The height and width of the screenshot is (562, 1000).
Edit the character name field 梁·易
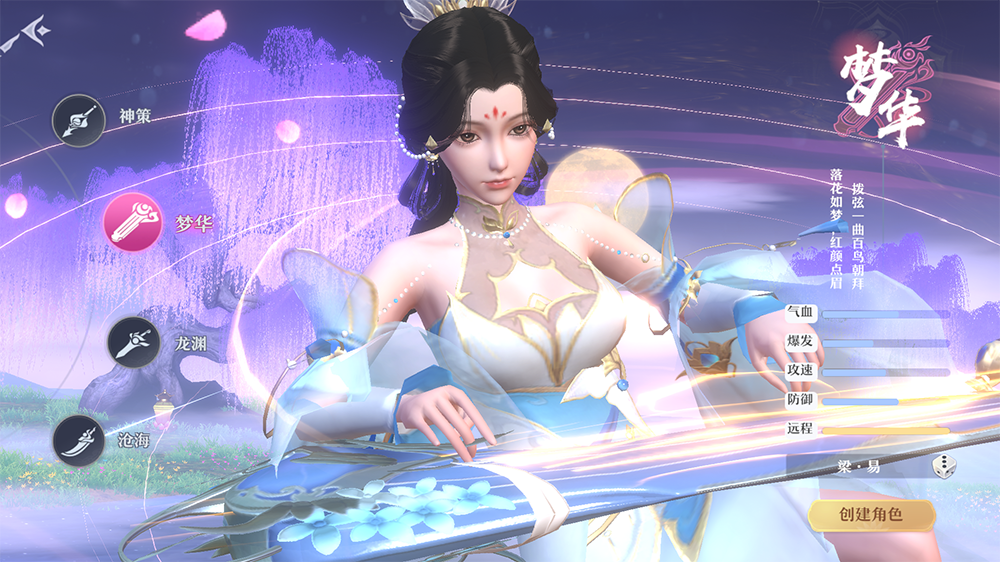tap(860, 466)
